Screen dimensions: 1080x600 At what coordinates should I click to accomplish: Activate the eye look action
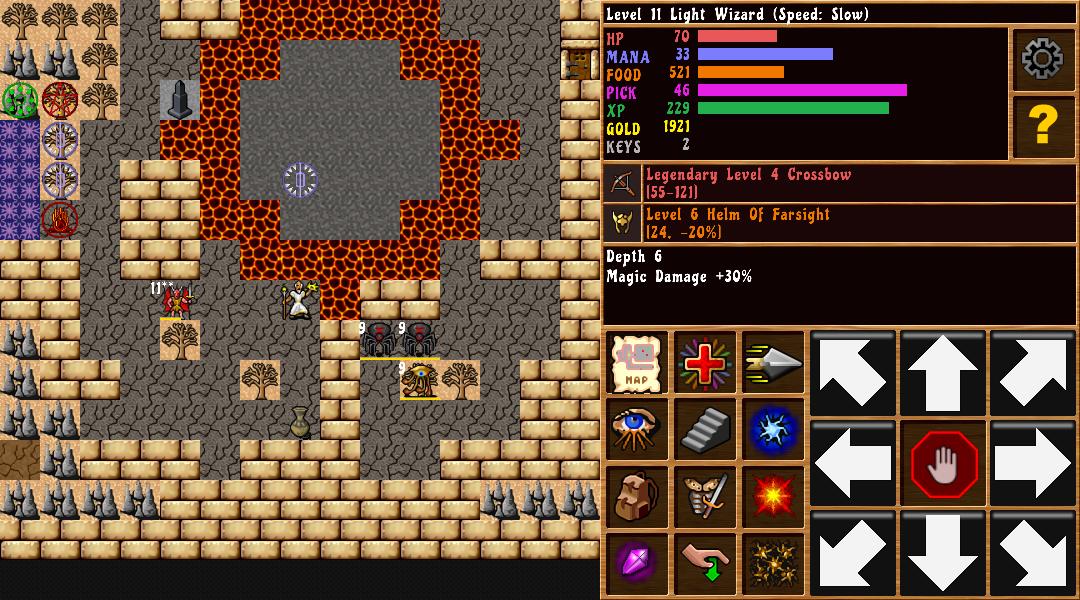coord(637,429)
